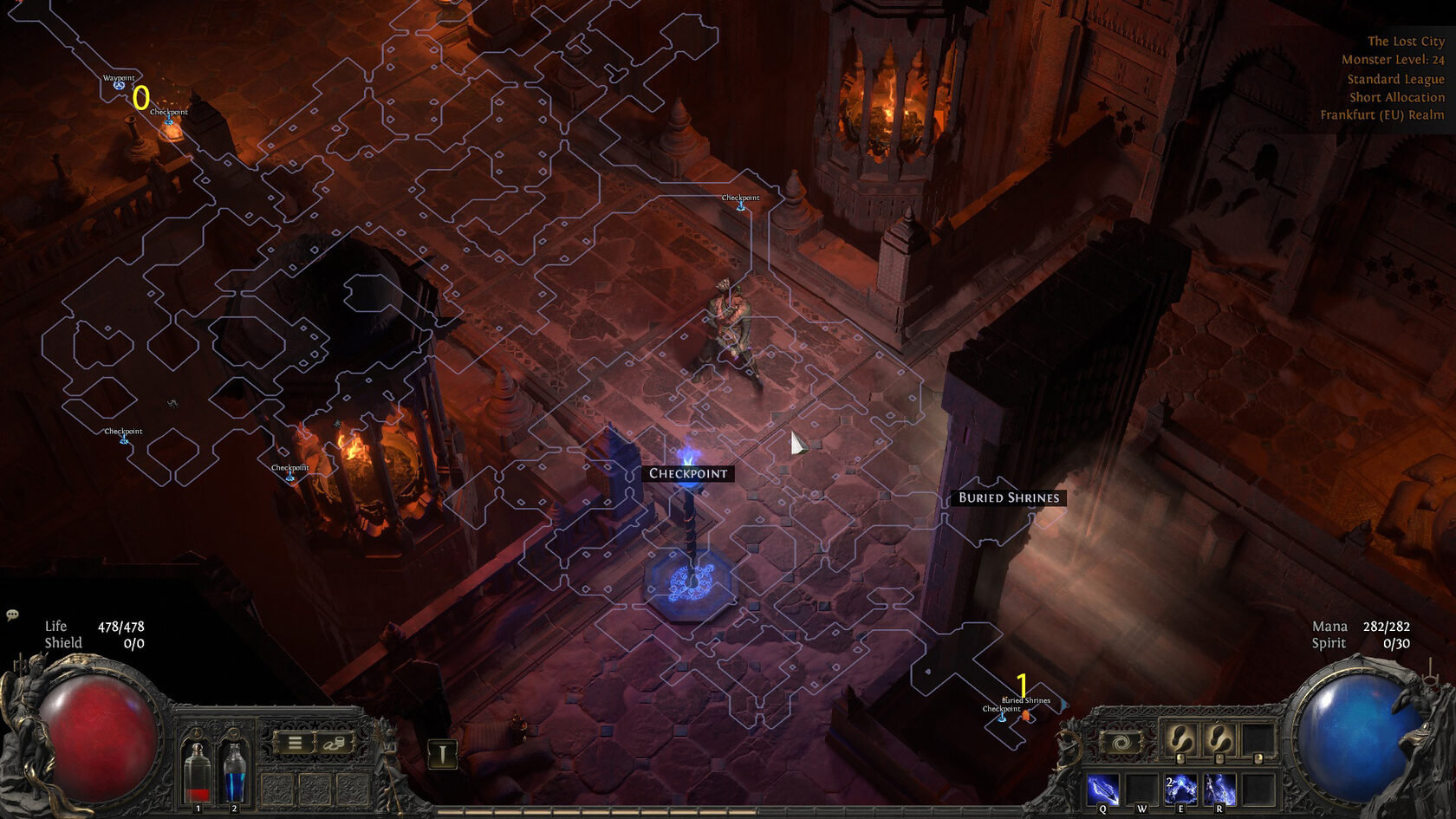
Task: Activate the lightning arrow skill on Q
Action: tap(1102, 790)
